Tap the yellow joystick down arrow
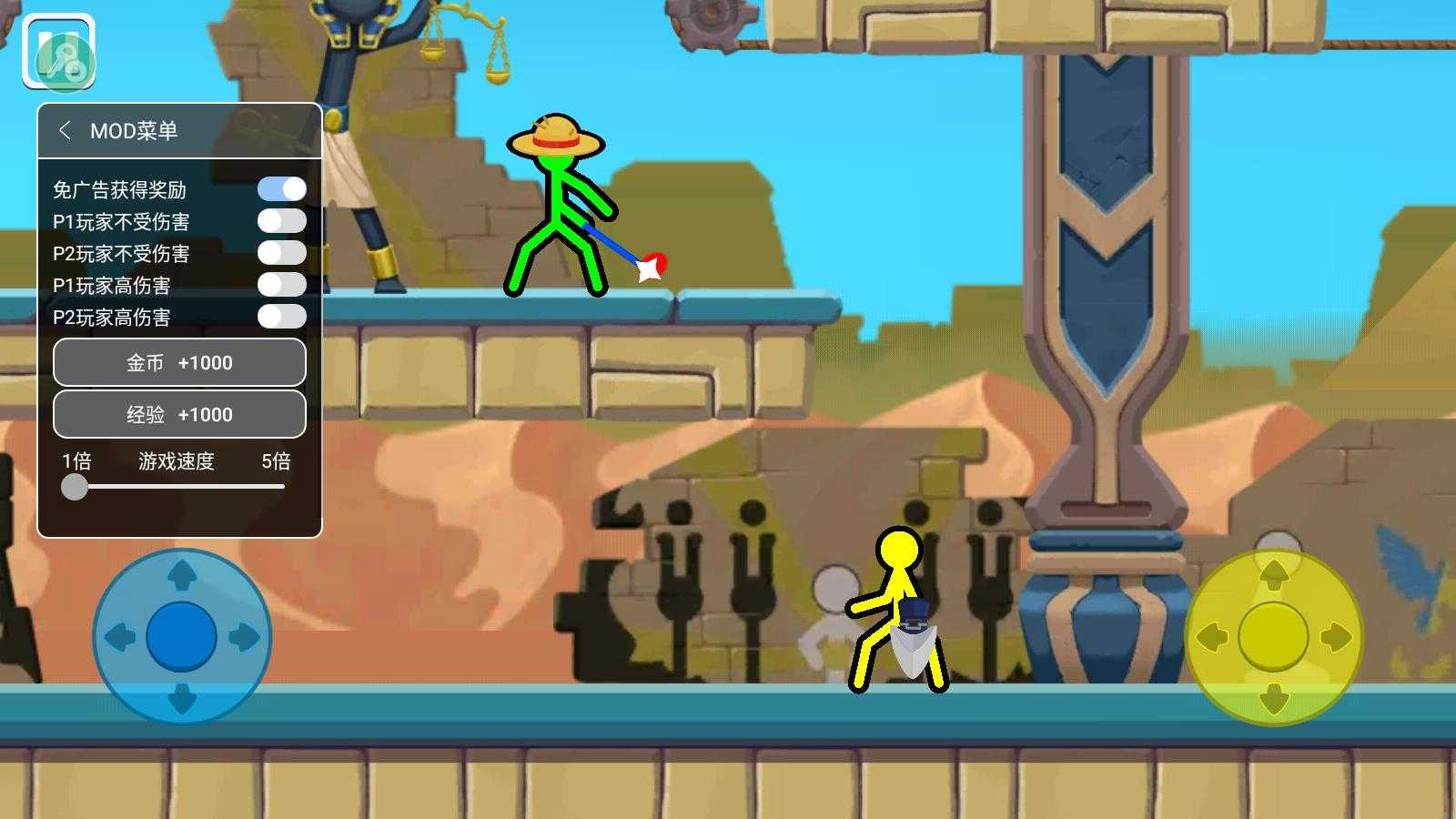This screenshot has width=1456, height=819. (1273, 699)
